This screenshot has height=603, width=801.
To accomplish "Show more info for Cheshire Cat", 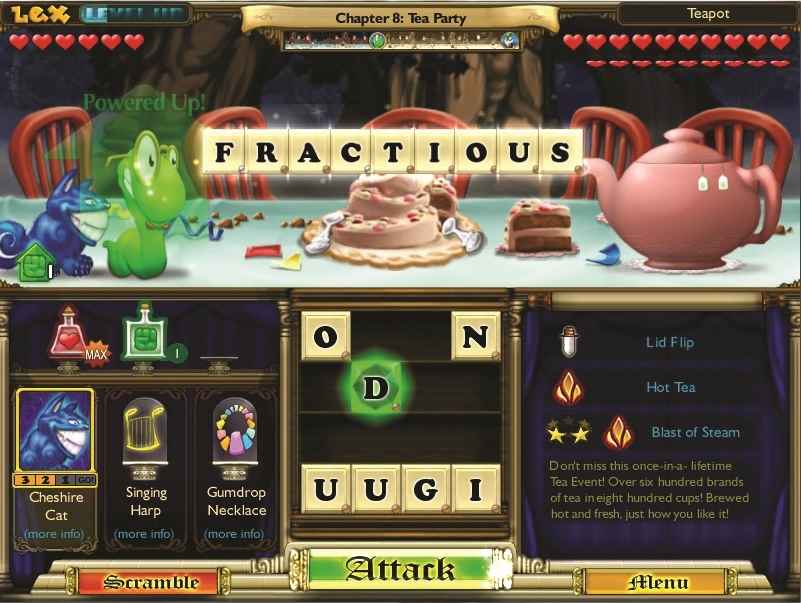I will coord(55,534).
